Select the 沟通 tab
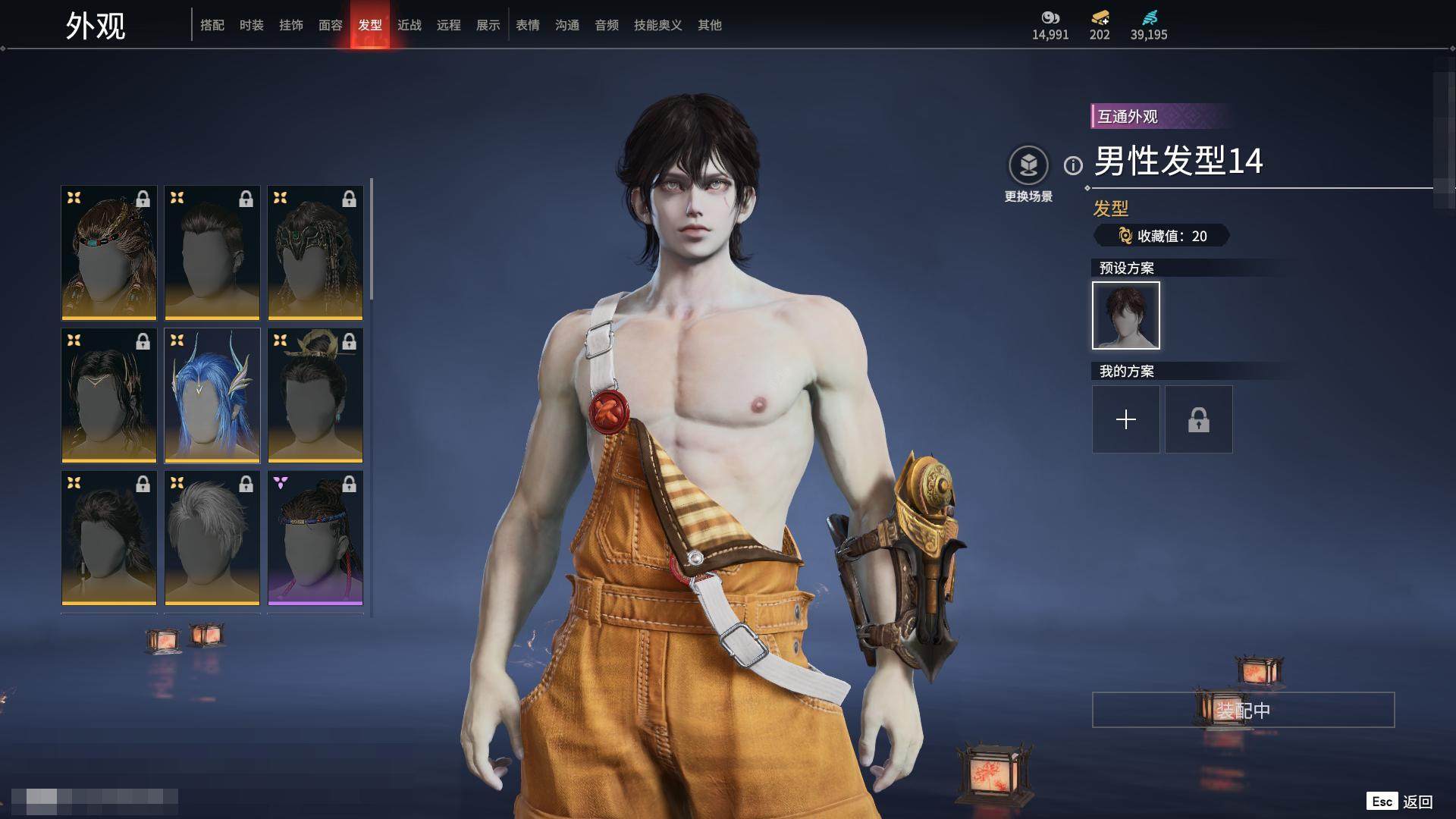The width and height of the screenshot is (1456, 819). point(567,25)
